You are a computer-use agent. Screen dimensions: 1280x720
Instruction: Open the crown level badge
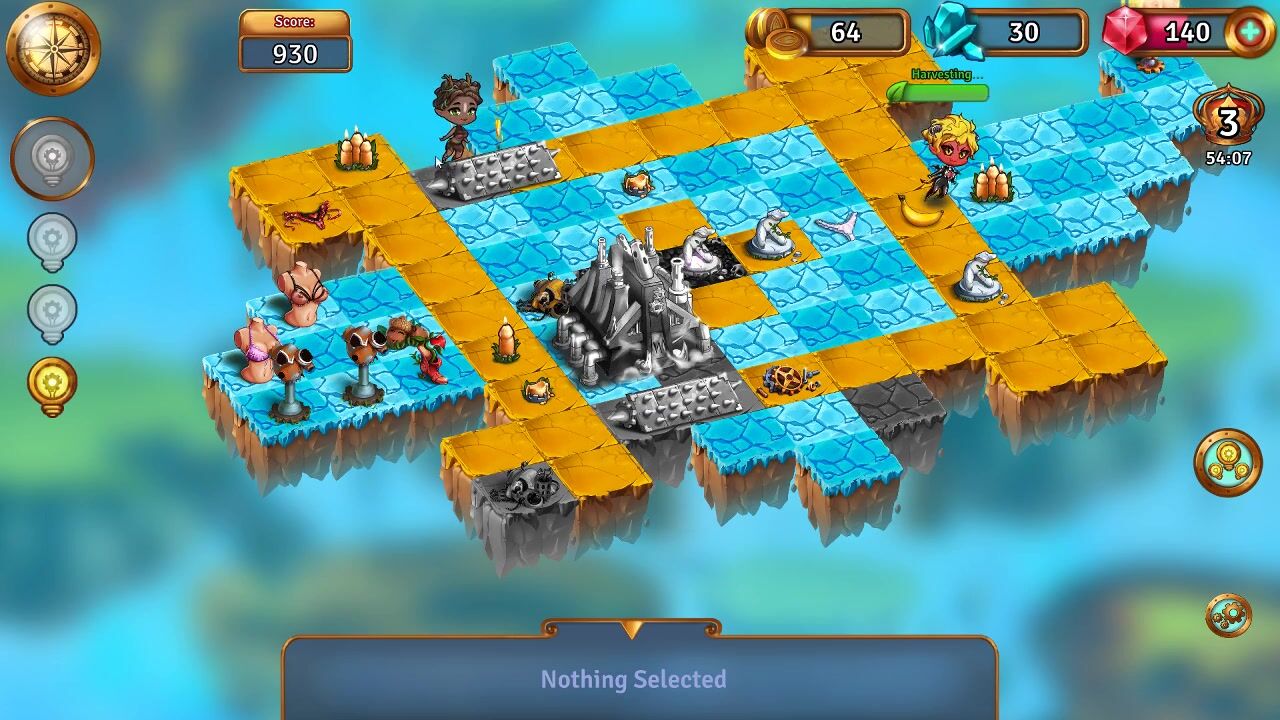point(1227,122)
